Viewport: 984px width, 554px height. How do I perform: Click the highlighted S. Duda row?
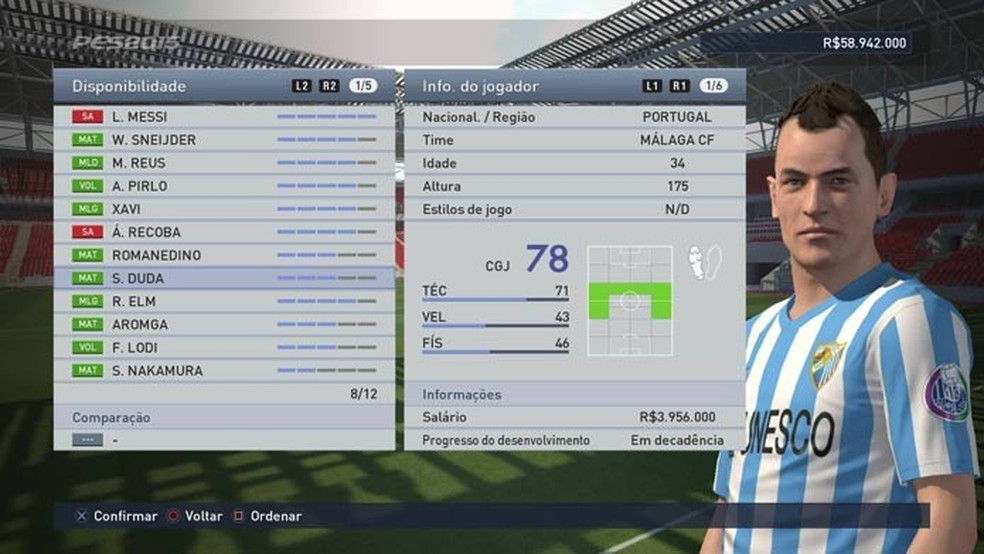pyautogui.click(x=224, y=278)
